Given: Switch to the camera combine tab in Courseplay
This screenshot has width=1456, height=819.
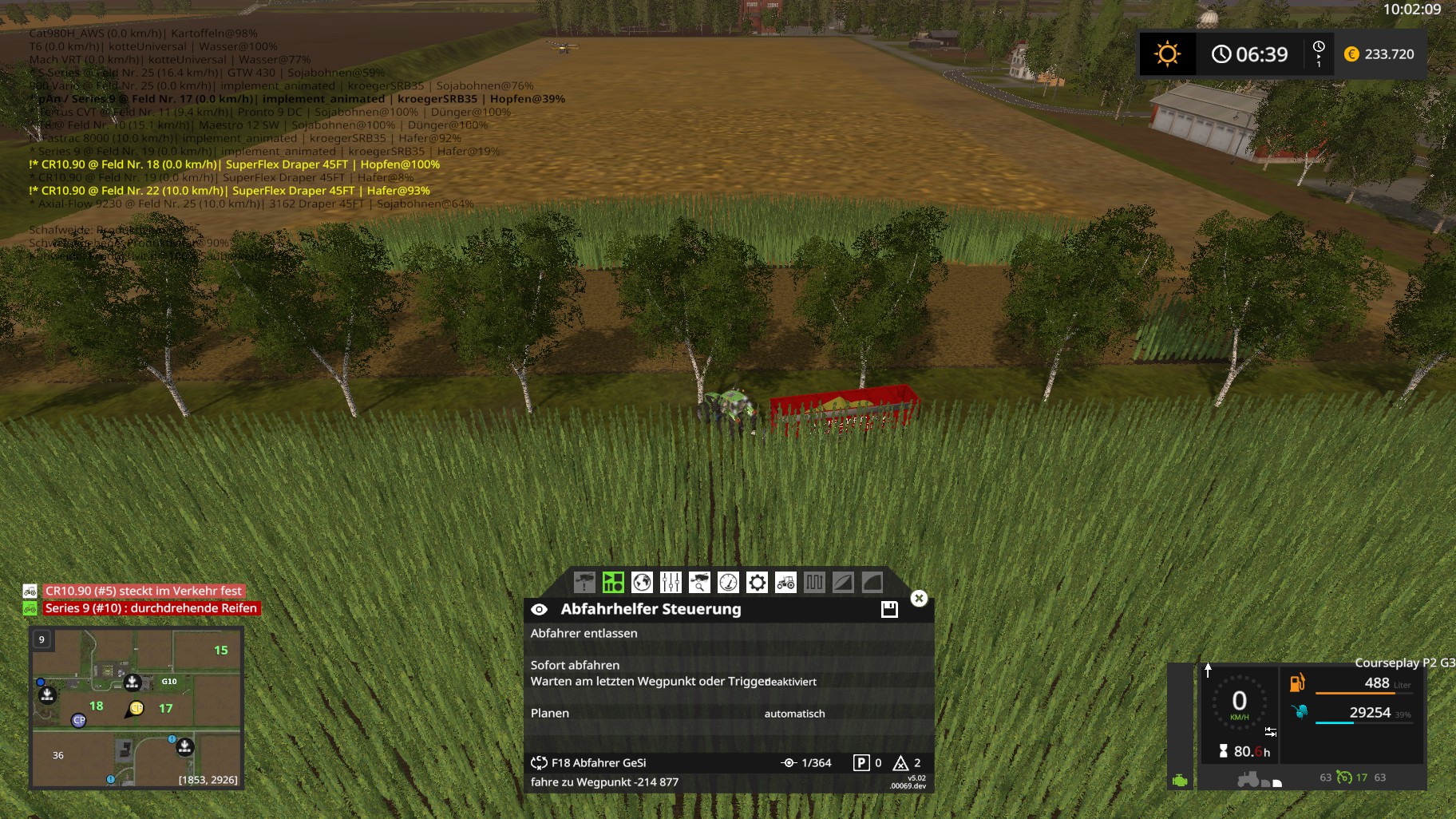Looking at the screenshot, I should tap(584, 583).
